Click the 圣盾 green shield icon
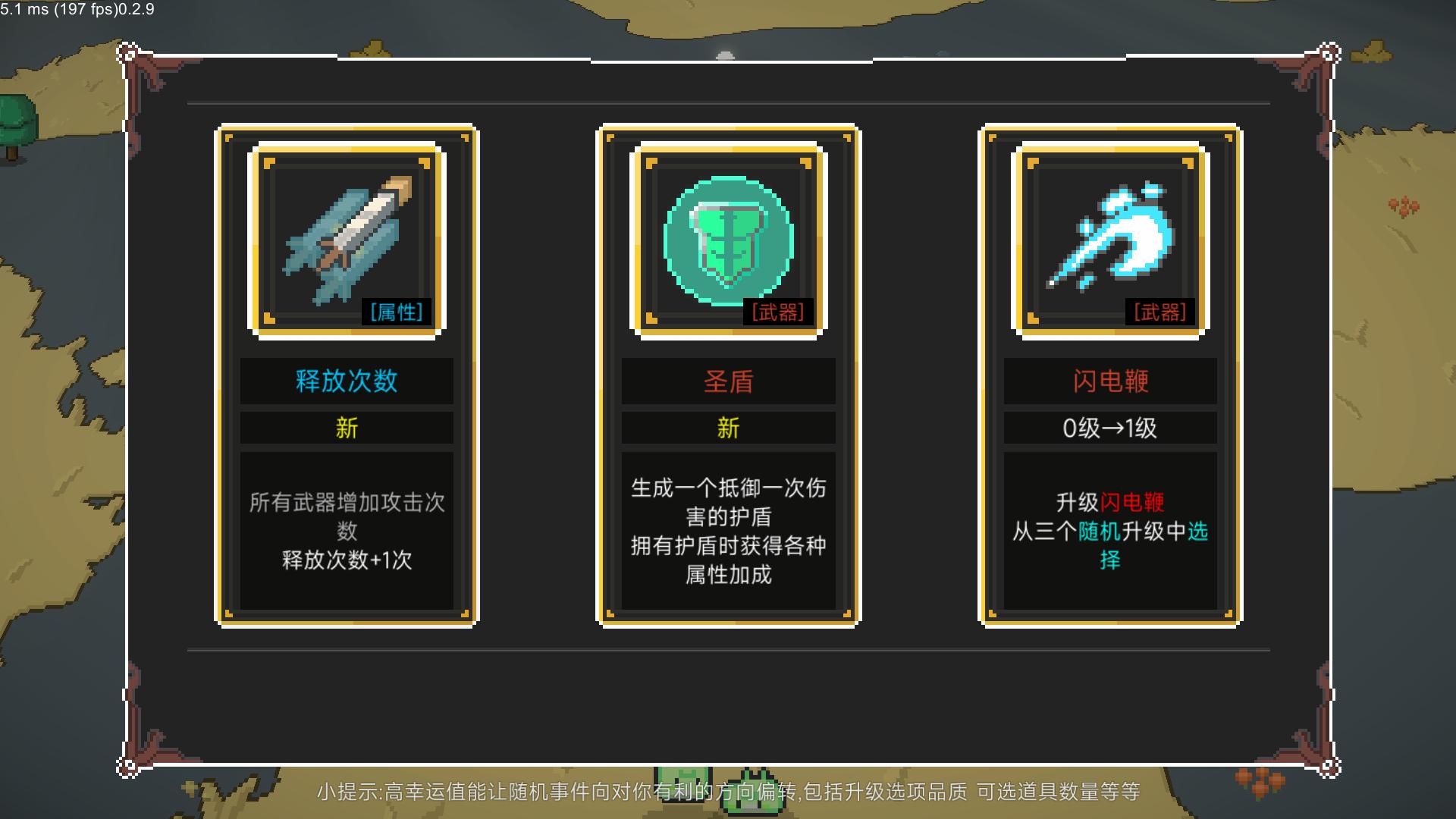This screenshot has height=819, width=1456. tap(726, 239)
